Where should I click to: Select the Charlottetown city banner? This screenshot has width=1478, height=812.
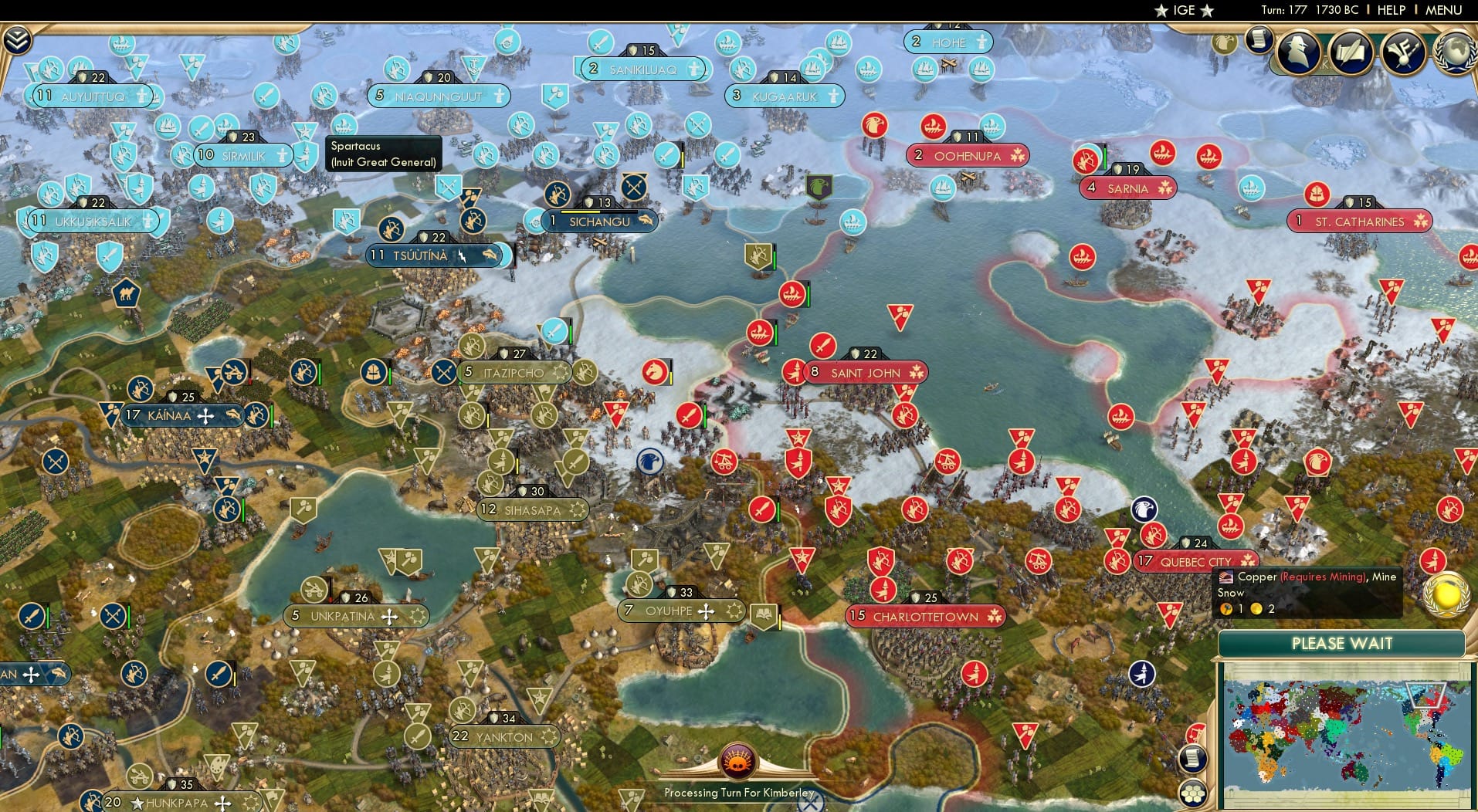(x=925, y=617)
